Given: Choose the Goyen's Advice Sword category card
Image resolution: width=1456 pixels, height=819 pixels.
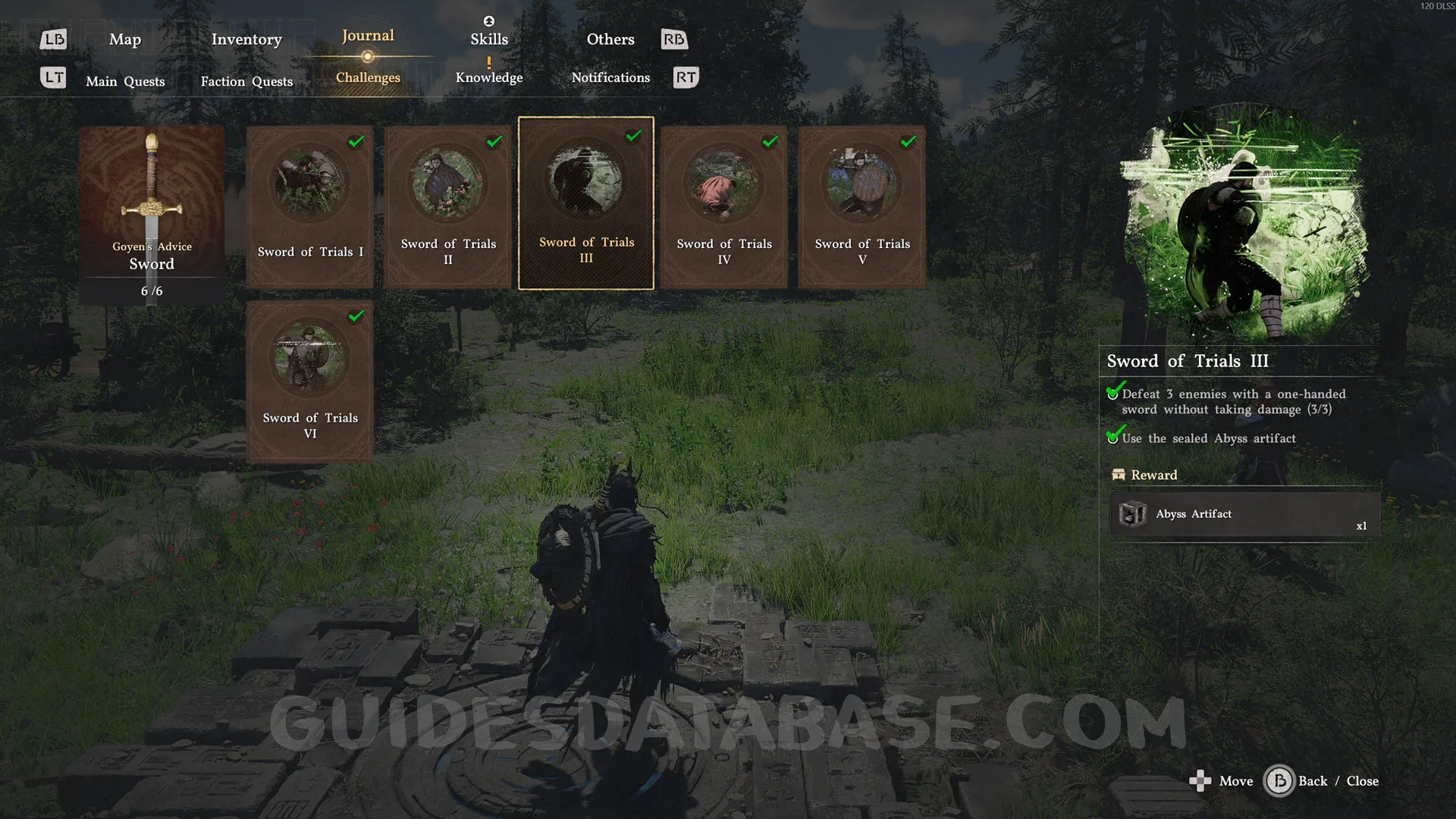Looking at the screenshot, I should 152,214.
